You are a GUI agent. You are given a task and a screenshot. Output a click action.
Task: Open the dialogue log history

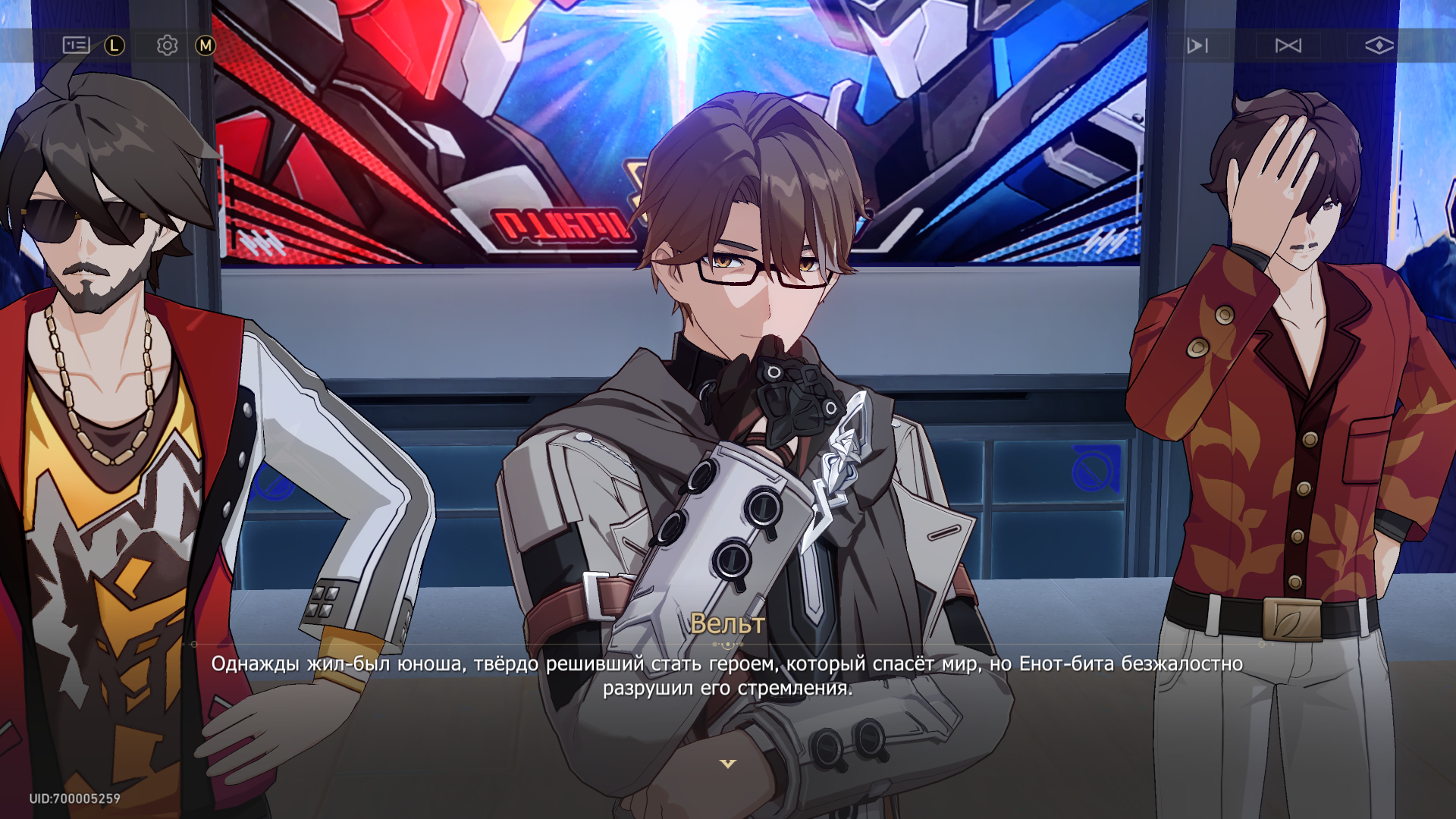(x=76, y=45)
